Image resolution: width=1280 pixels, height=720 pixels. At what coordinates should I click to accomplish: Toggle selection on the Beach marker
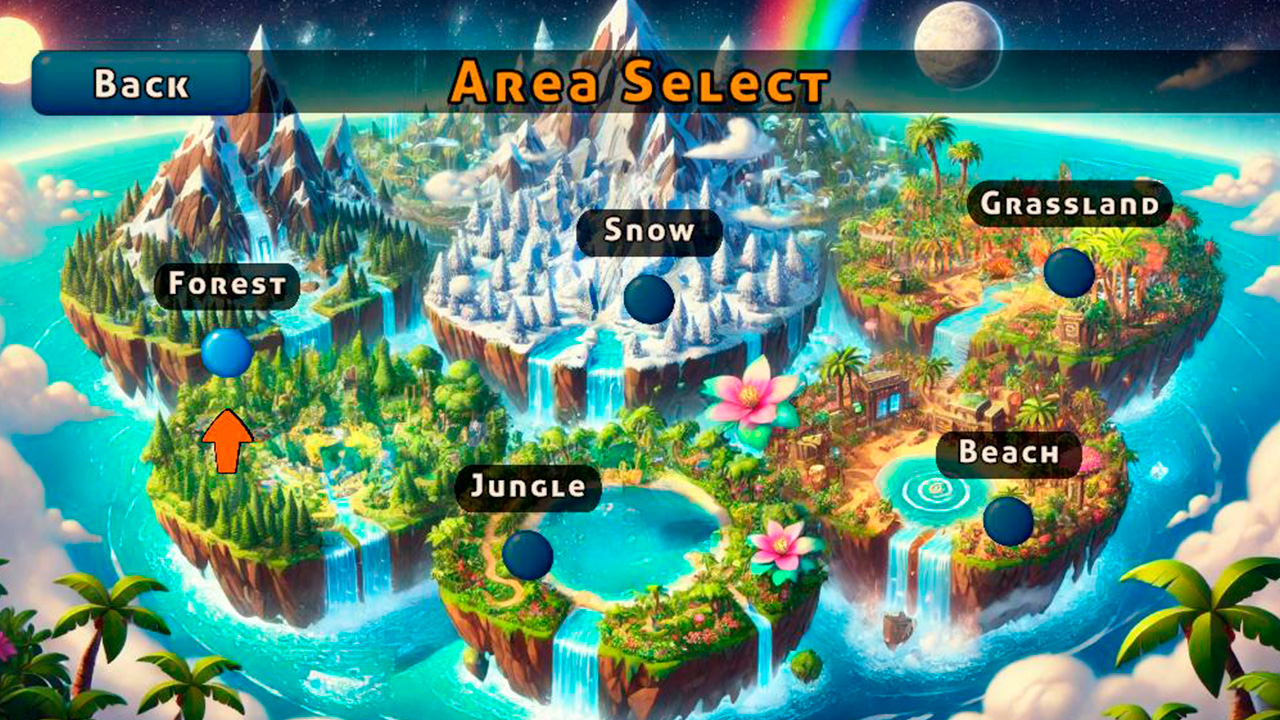tap(1009, 520)
